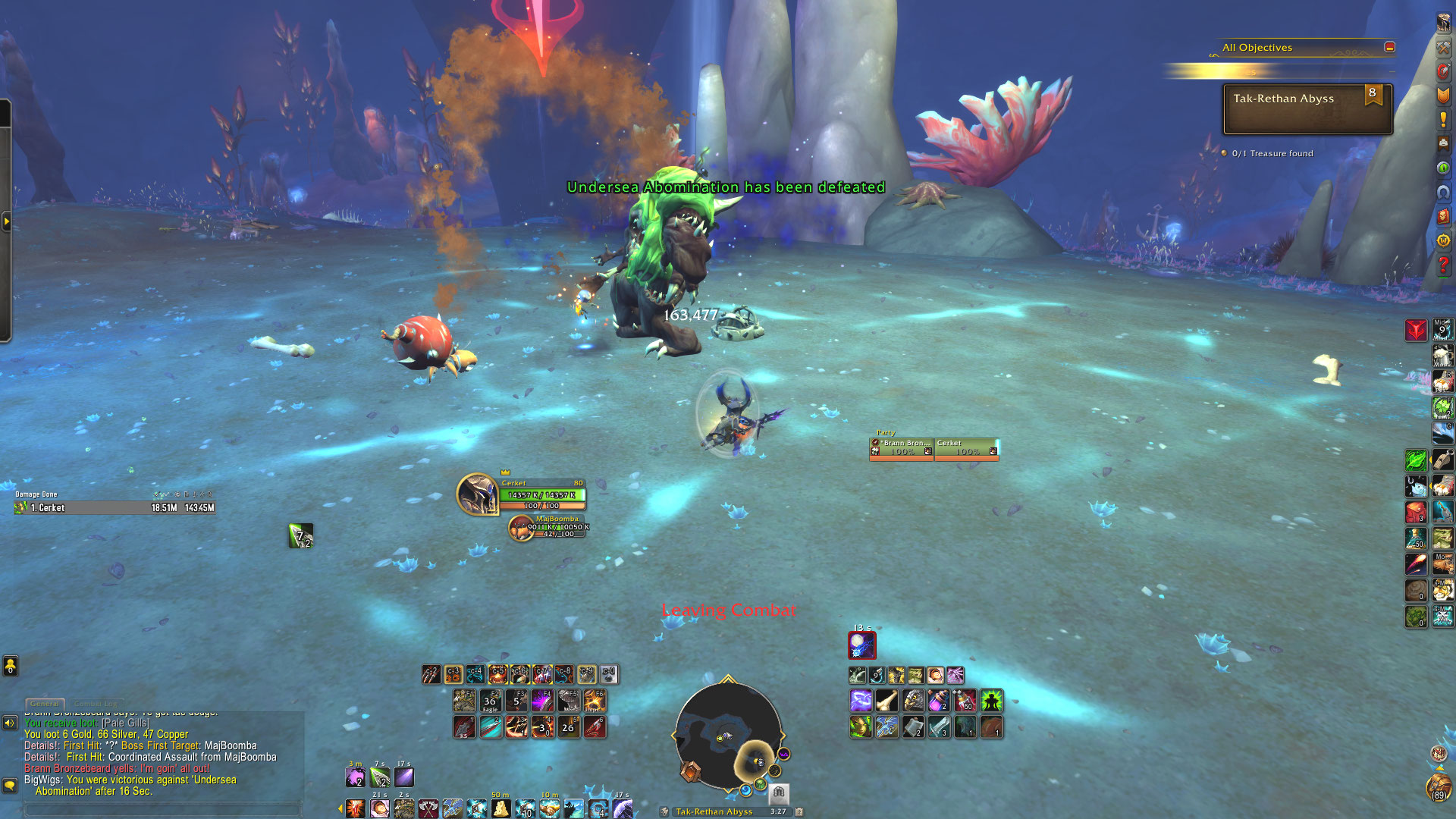Image resolution: width=1456 pixels, height=819 pixels.
Task: Switch to the General chat tab
Action: (45, 704)
